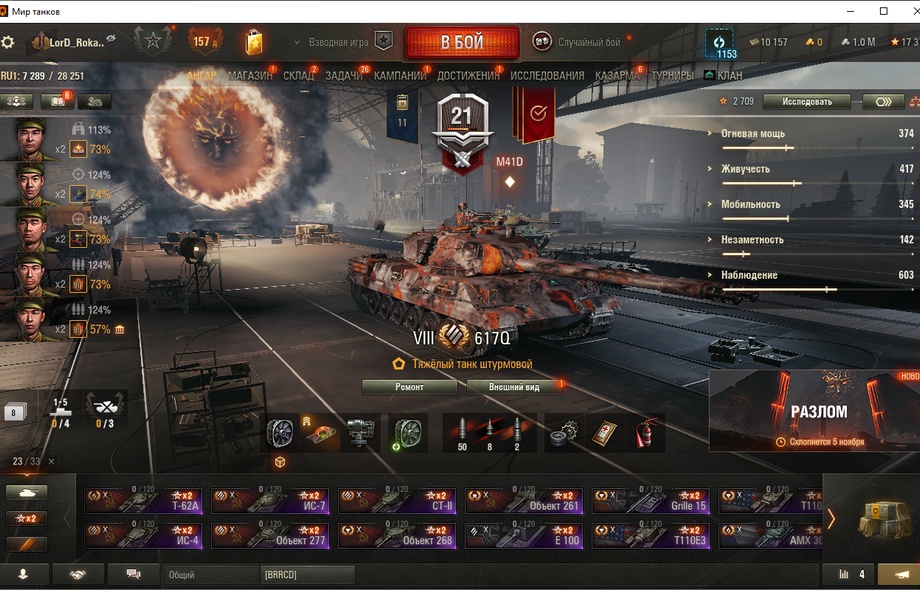This screenshot has width=920, height=590.
Task: Show the ДОСТИЖЕНИЯ achievements tab
Action: click(468, 76)
